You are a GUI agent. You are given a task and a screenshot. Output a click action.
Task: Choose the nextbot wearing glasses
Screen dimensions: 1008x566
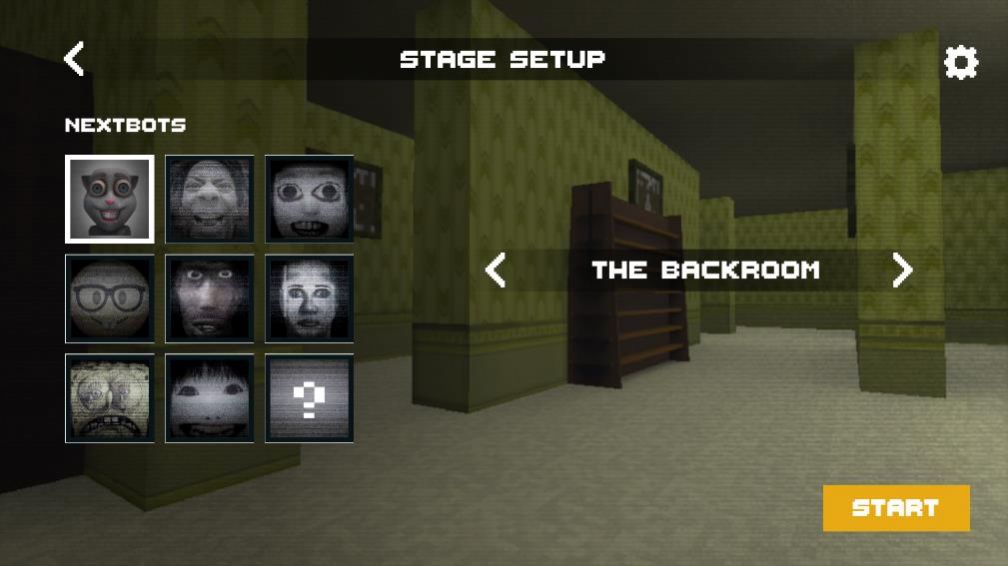tap(110, 298)
